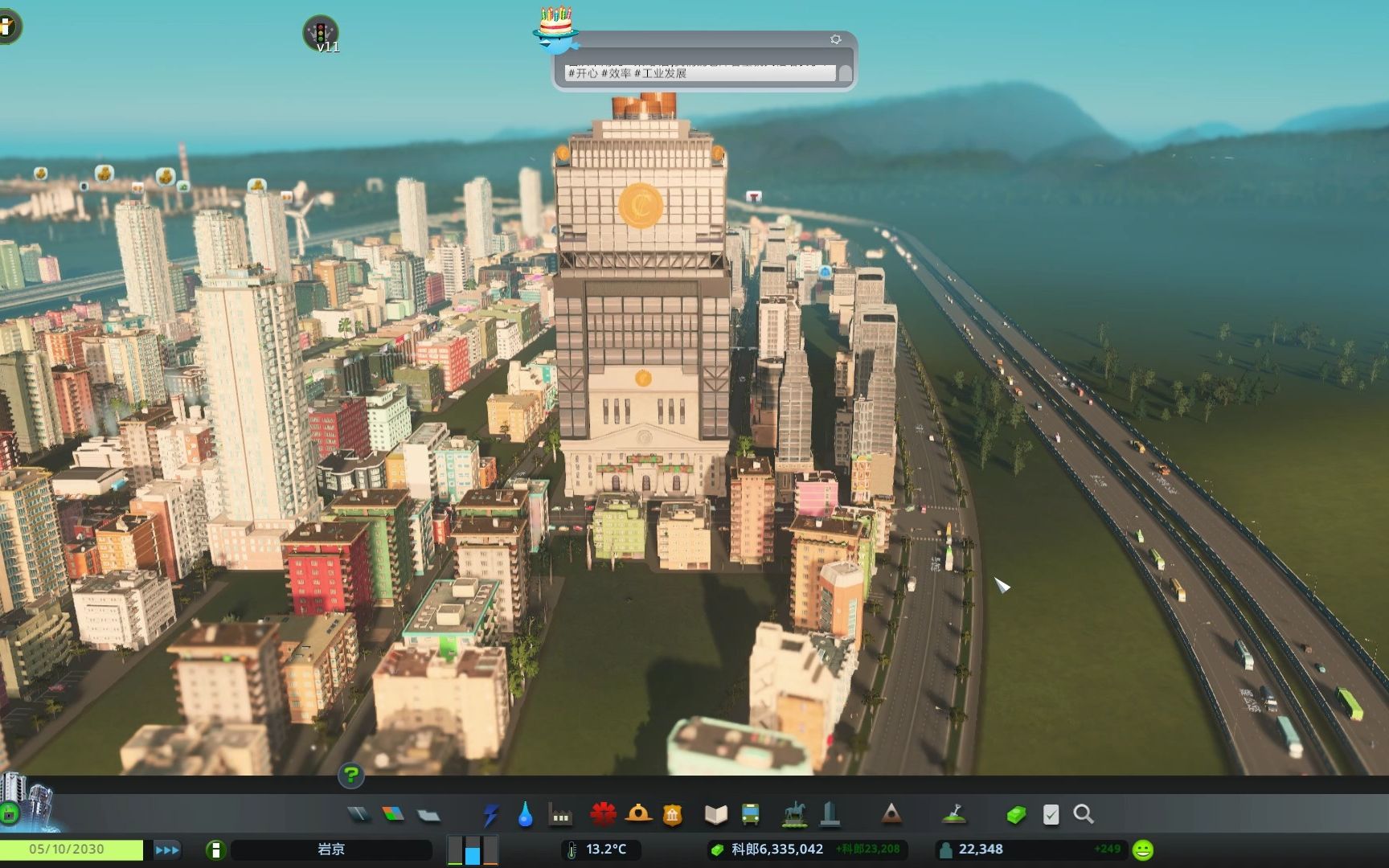Open the green question mark advisor

click(x=351, y=776)
